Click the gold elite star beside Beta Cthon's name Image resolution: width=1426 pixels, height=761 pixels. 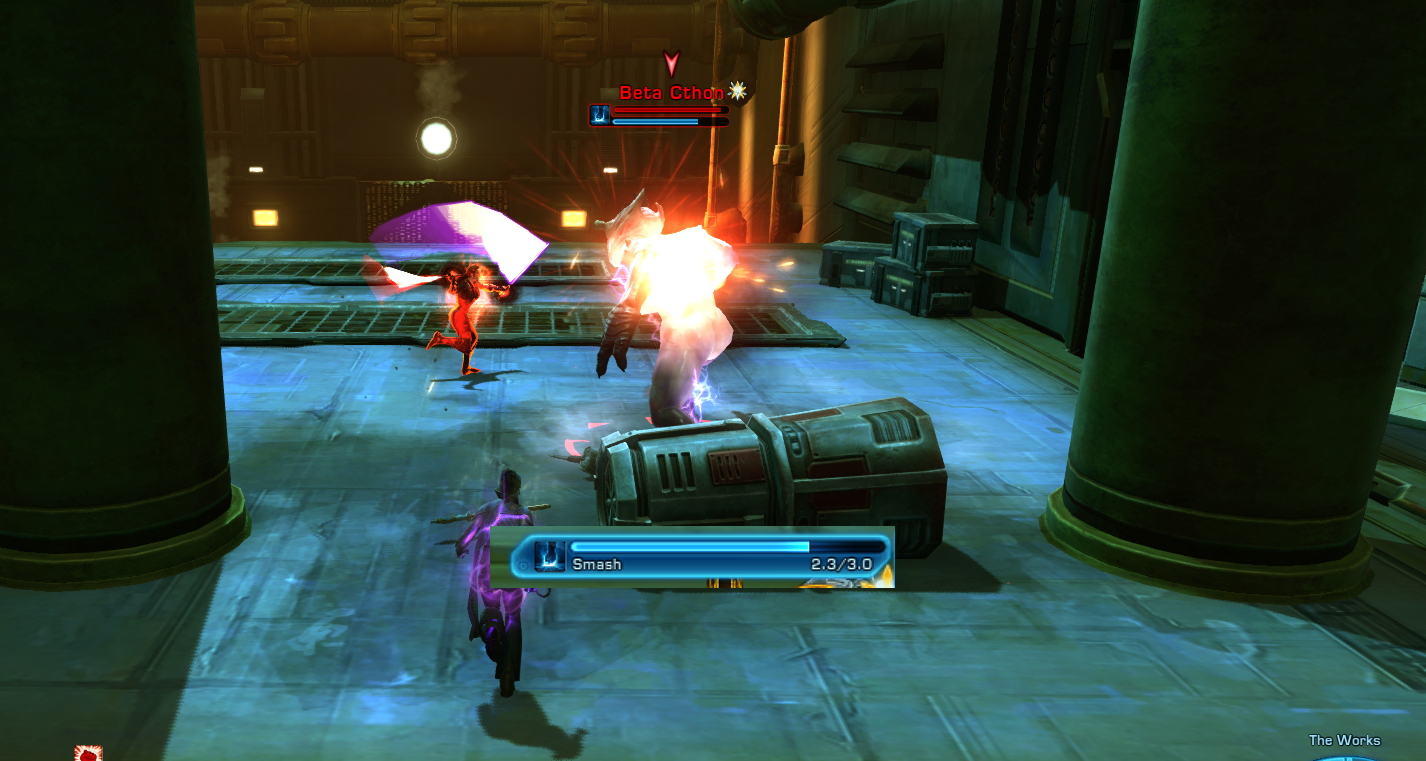pyautogui.click(x=737, y=91)
